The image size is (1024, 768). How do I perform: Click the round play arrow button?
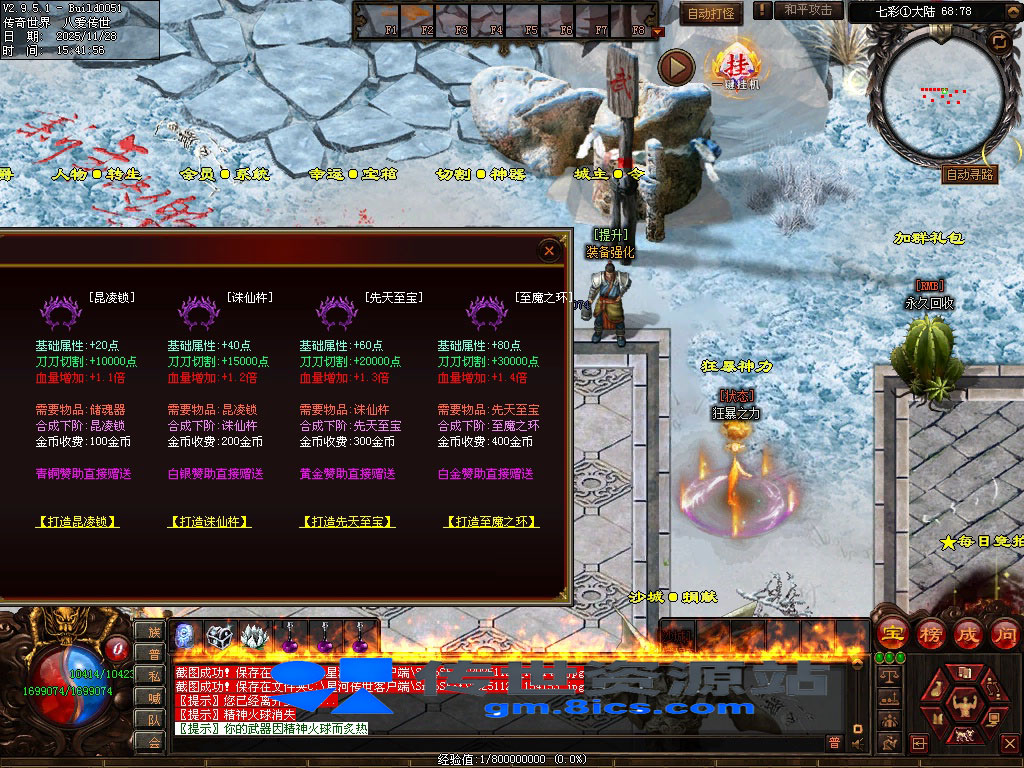pyautogui.click(x=677, y=68)
